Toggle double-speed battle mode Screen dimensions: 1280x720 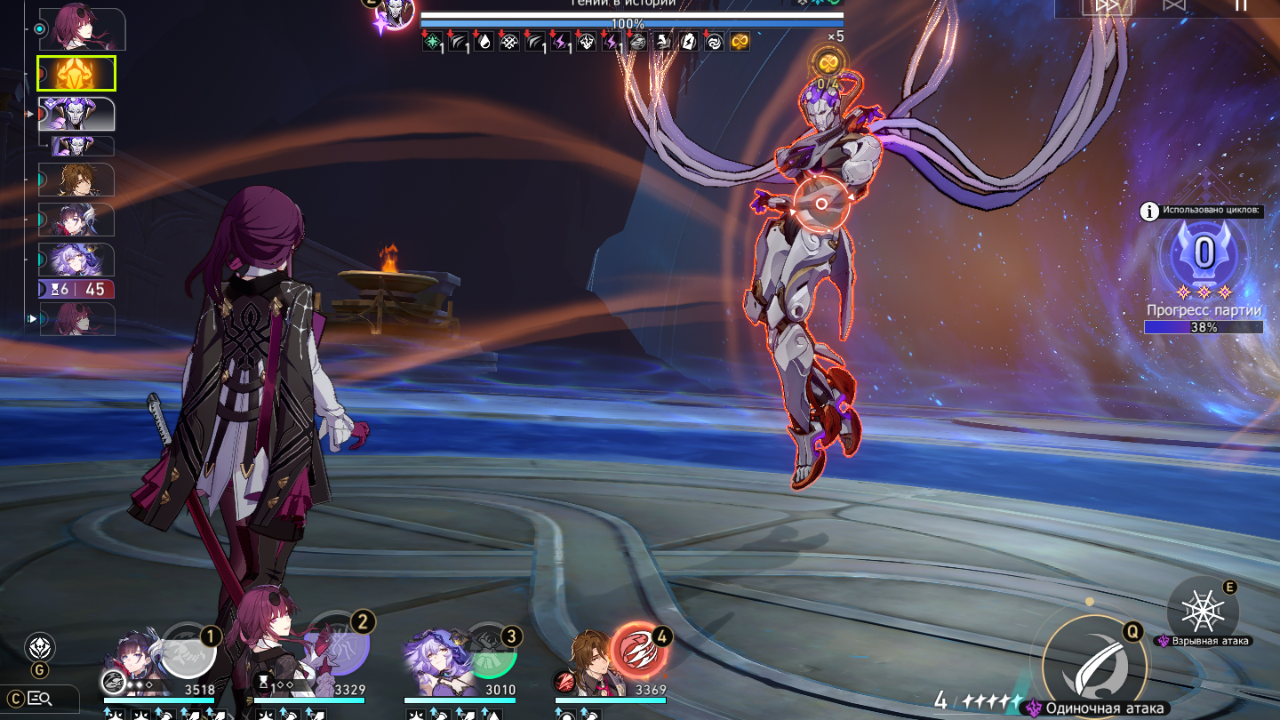point(1108,6)
